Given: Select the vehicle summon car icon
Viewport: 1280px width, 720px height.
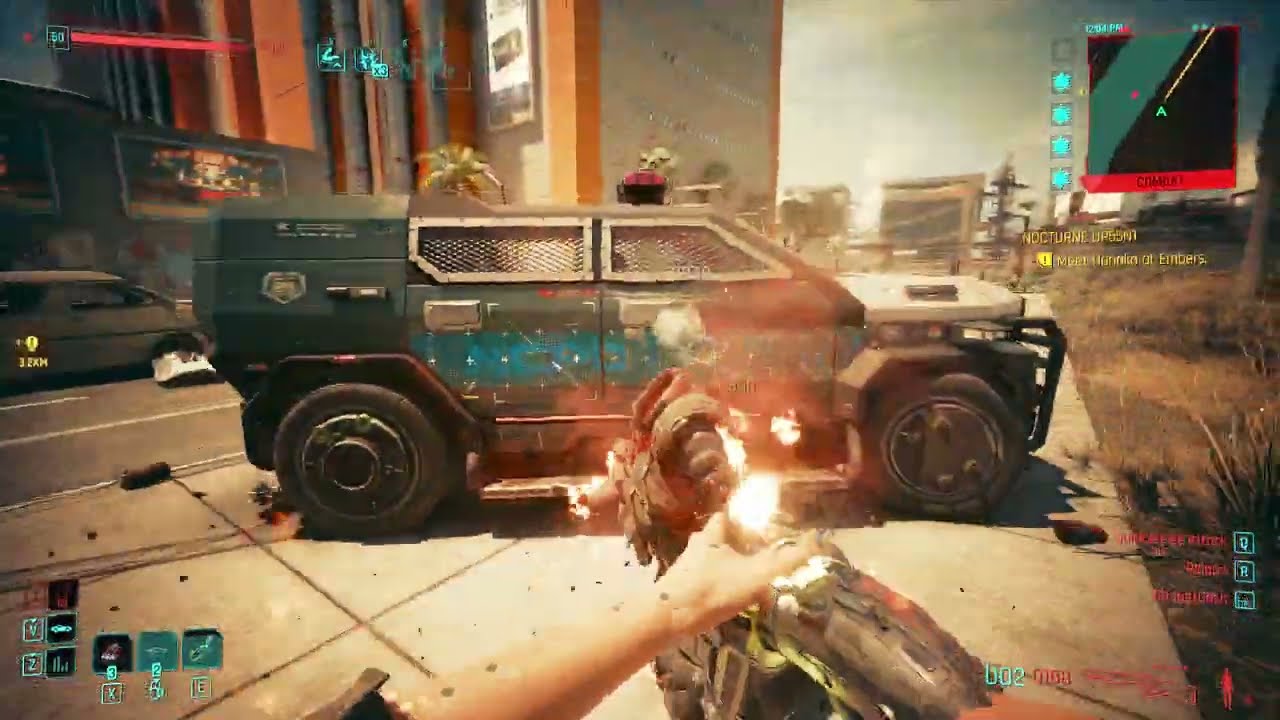Looking at the screenshot, I should coord(60,628).
